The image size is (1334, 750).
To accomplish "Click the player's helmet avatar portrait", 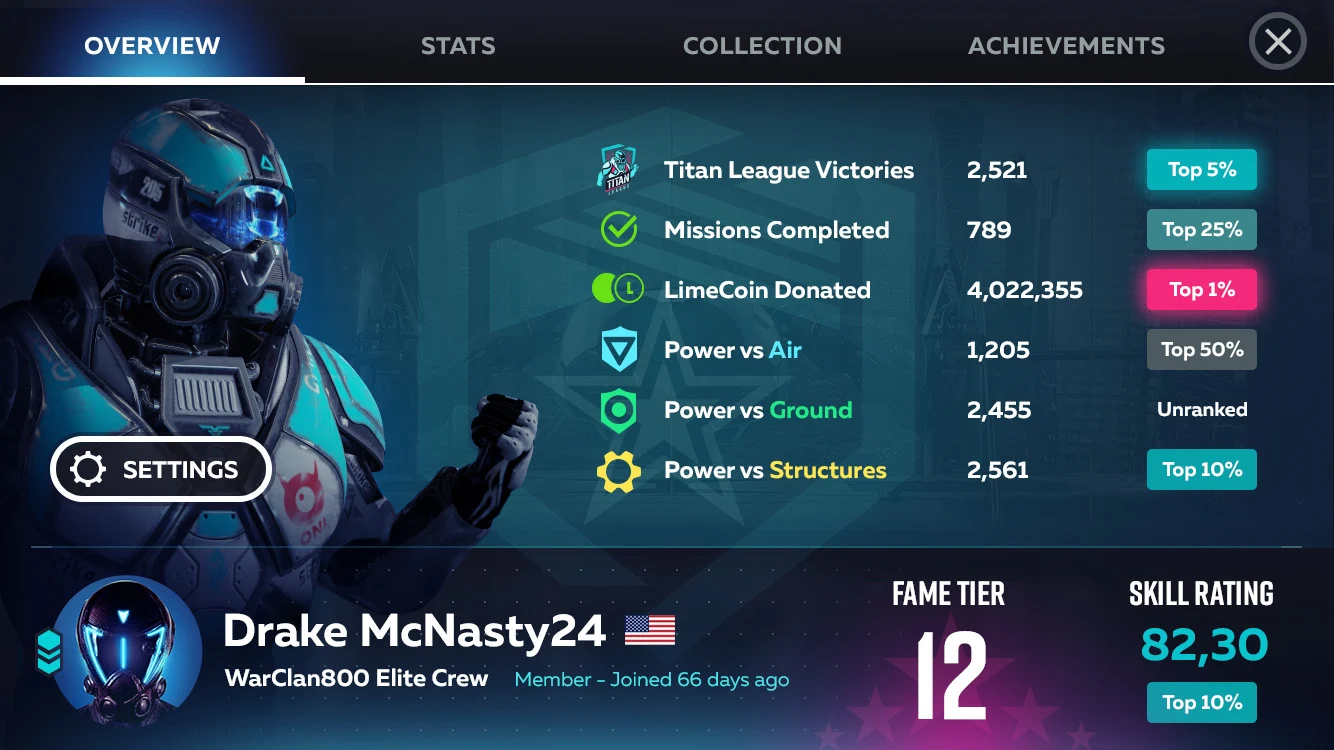I will (x=125, y=654).
